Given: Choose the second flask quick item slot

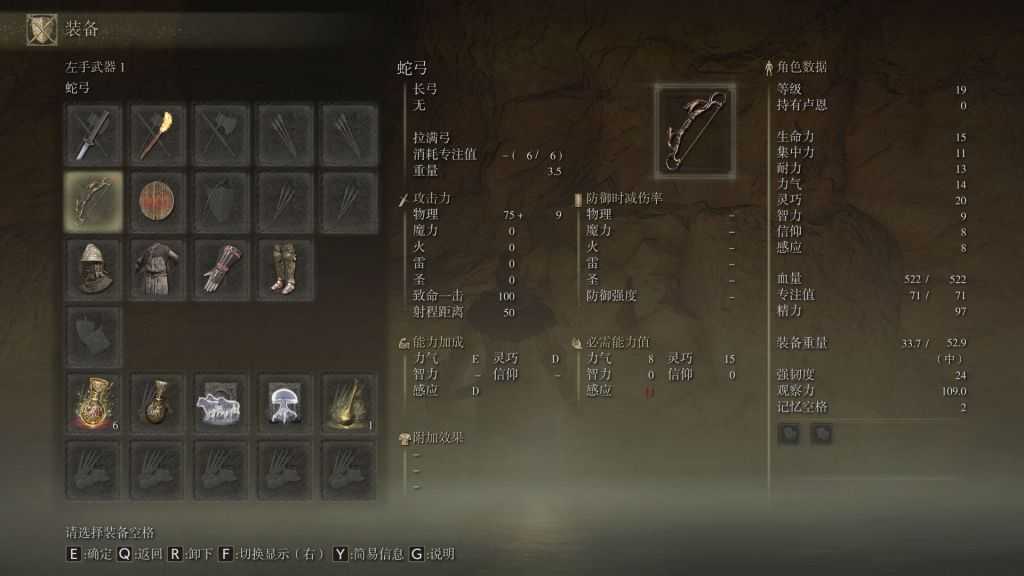Looking at the screenshot, I should [x=157, y=403].
